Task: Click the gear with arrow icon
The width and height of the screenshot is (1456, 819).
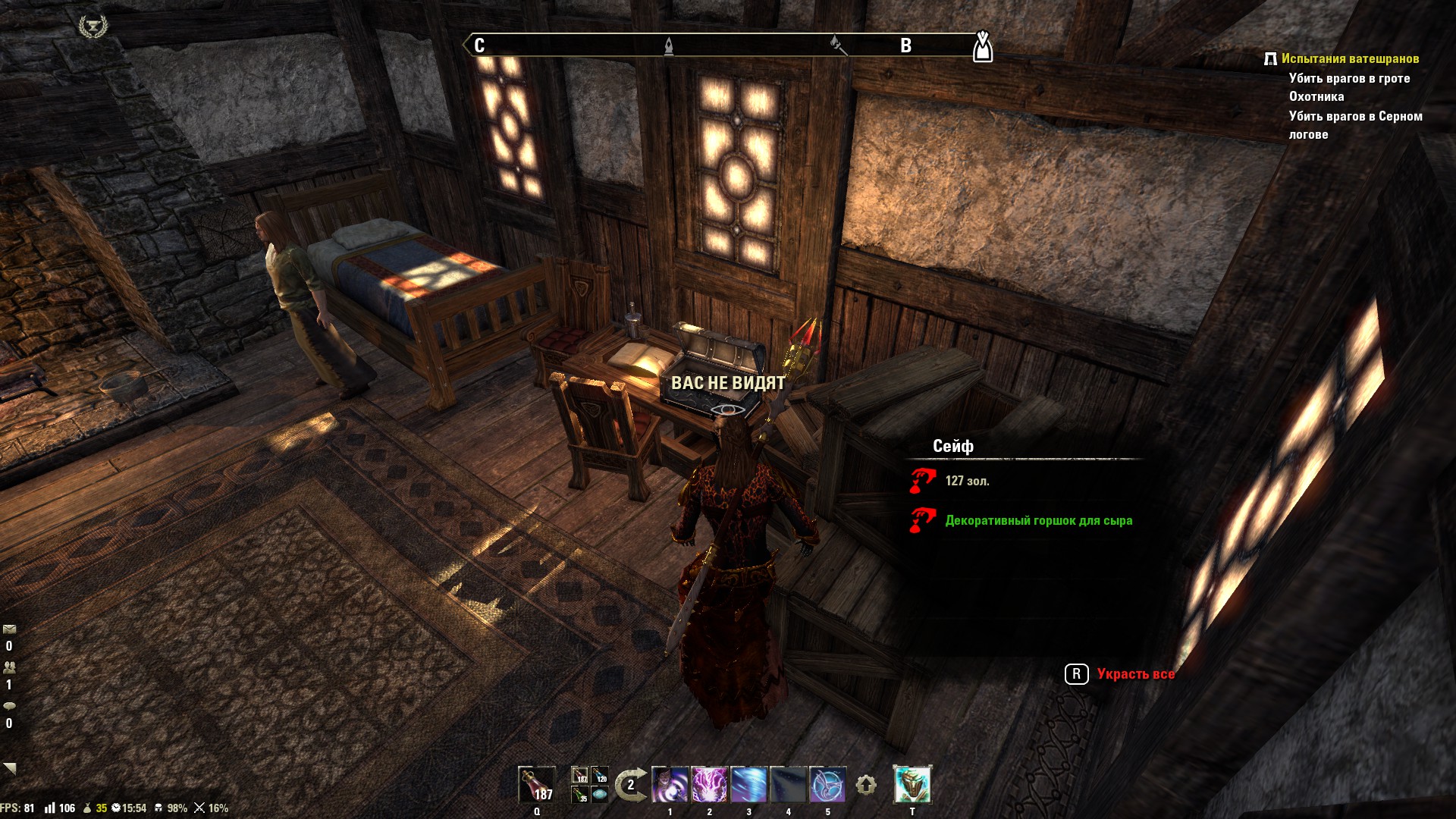Action: 866,785
